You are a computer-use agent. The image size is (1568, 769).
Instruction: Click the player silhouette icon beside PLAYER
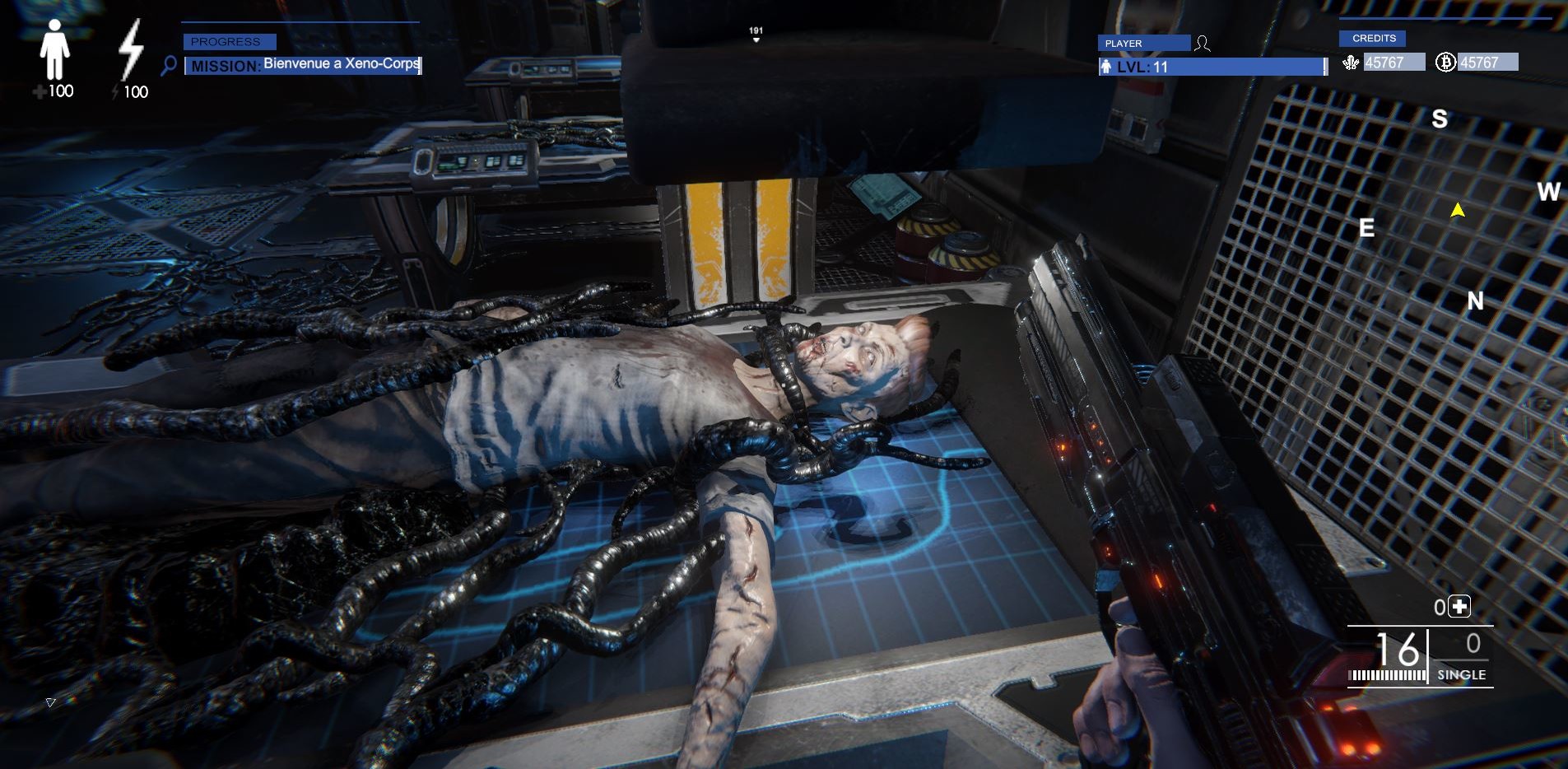coord(1203,42)
